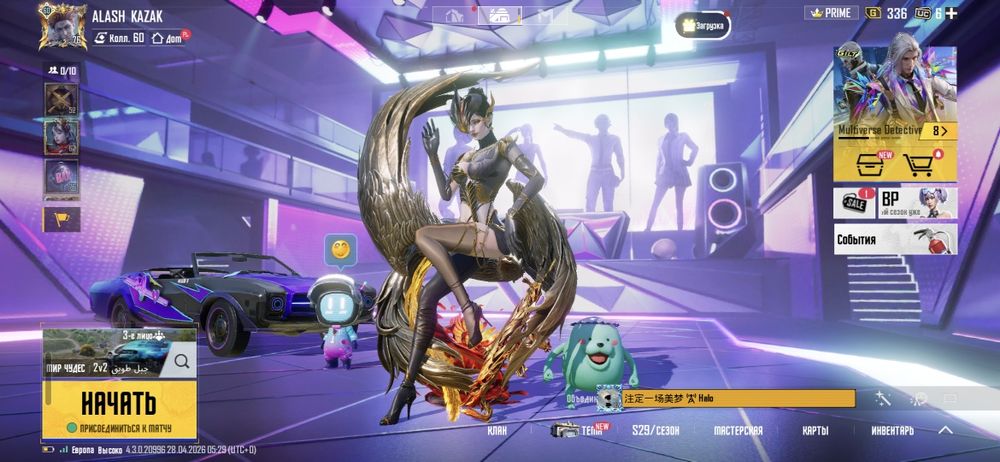Open the Клан menu

click(497, 431)
